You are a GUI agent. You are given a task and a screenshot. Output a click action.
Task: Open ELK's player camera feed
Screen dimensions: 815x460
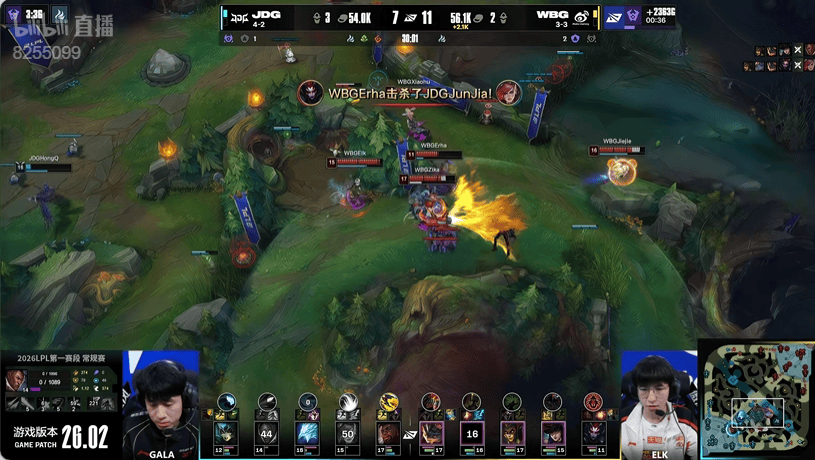click(657, 400)
